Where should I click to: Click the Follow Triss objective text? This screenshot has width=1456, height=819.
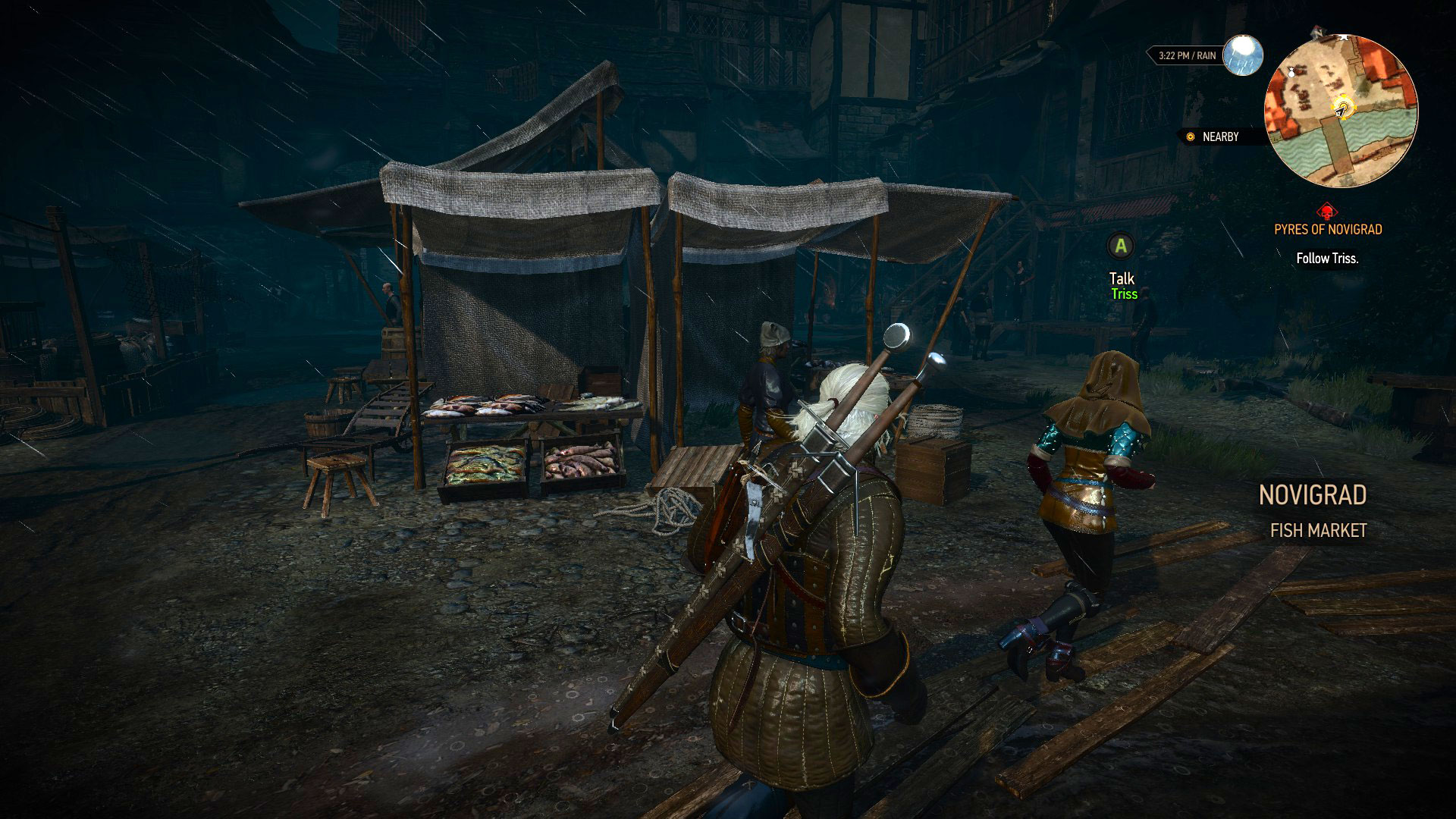[1328, 257]
